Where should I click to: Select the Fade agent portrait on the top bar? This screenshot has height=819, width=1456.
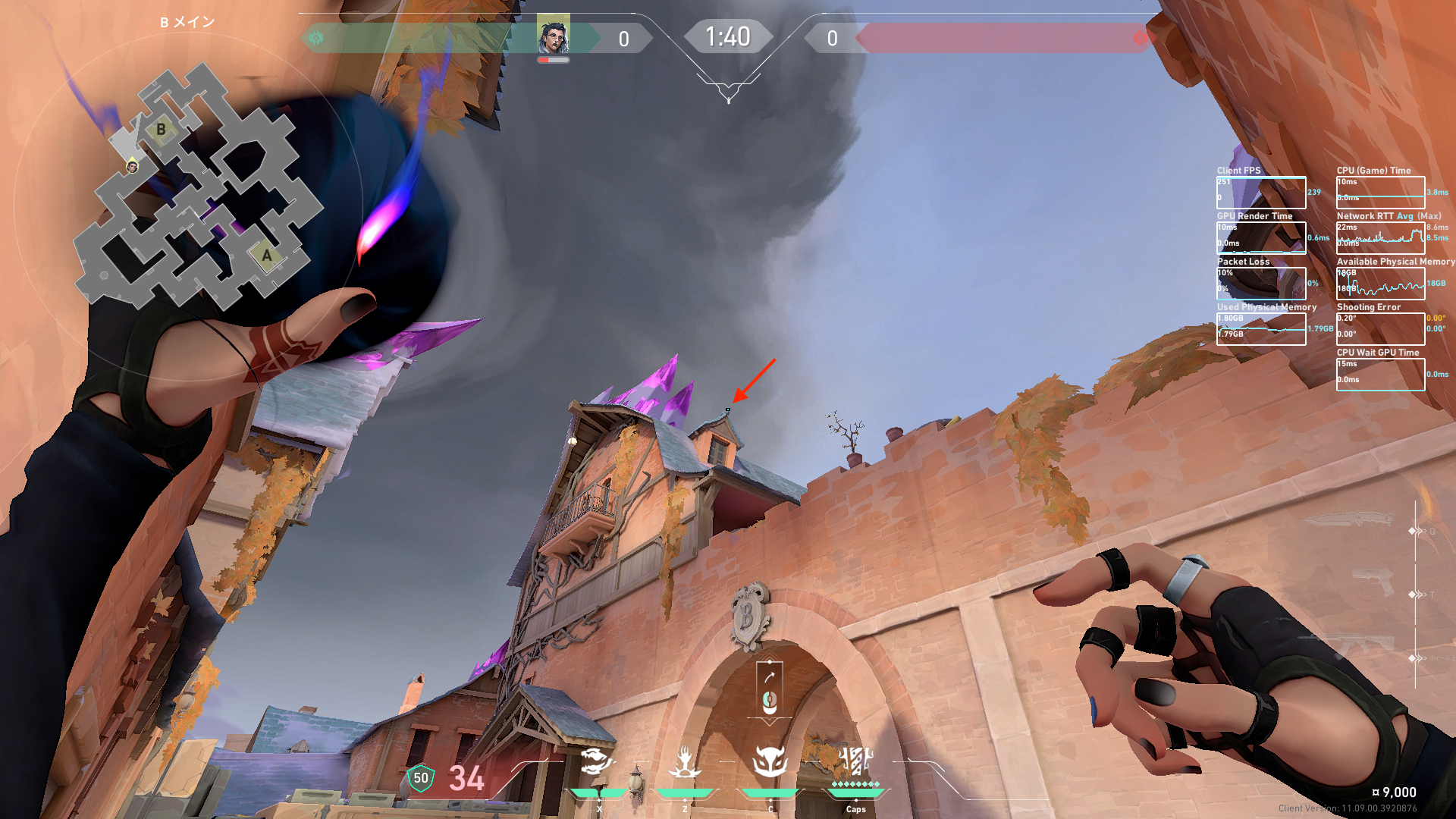[x=553, y=36]
